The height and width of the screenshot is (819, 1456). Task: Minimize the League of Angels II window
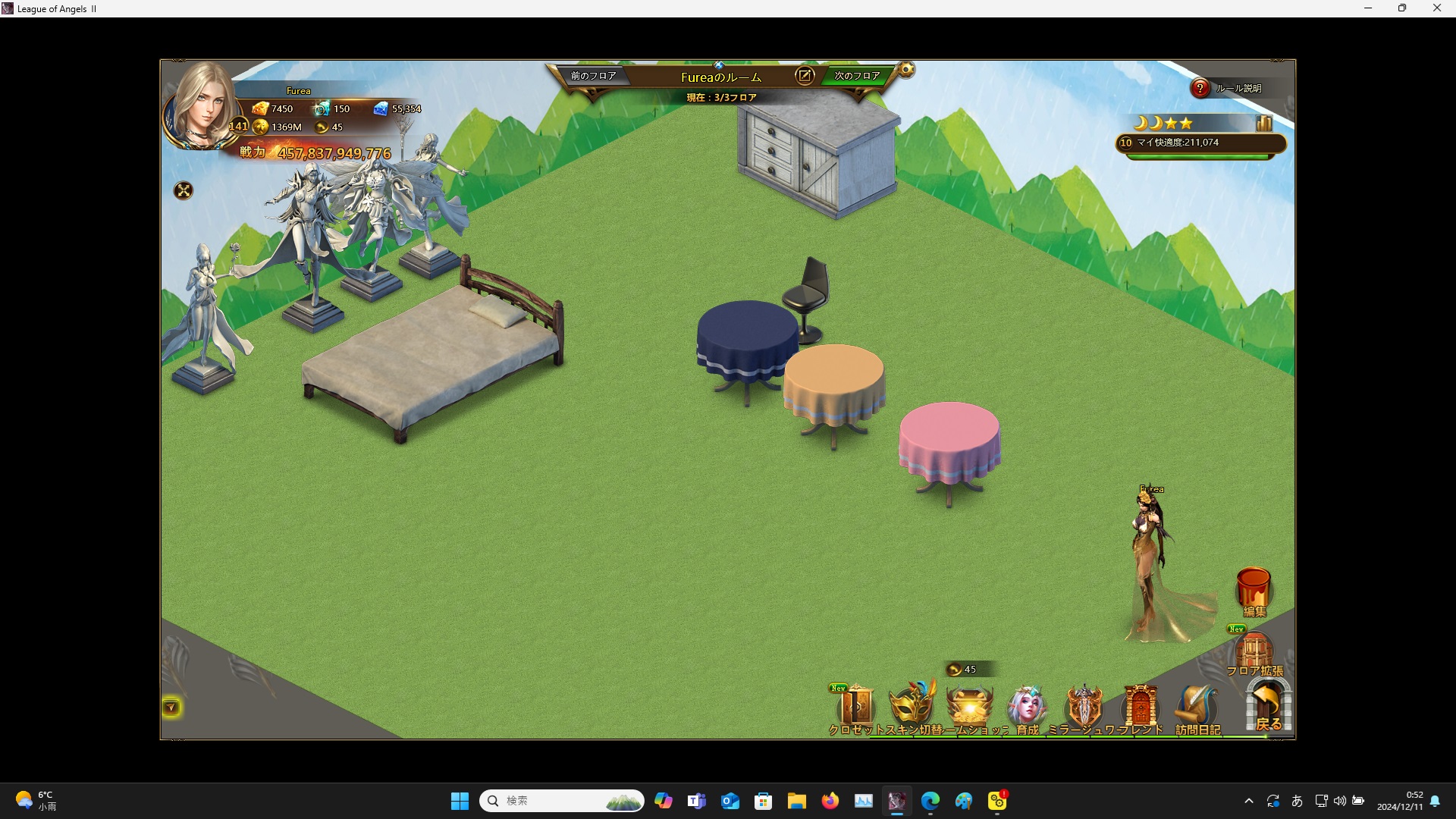click(1368, 8)
